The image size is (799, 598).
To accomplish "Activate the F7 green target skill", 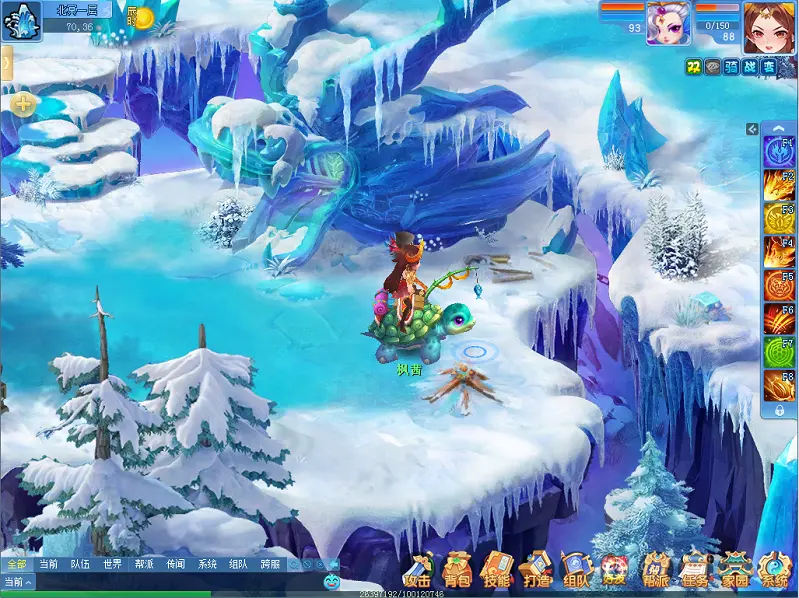I will coord(779,352).
